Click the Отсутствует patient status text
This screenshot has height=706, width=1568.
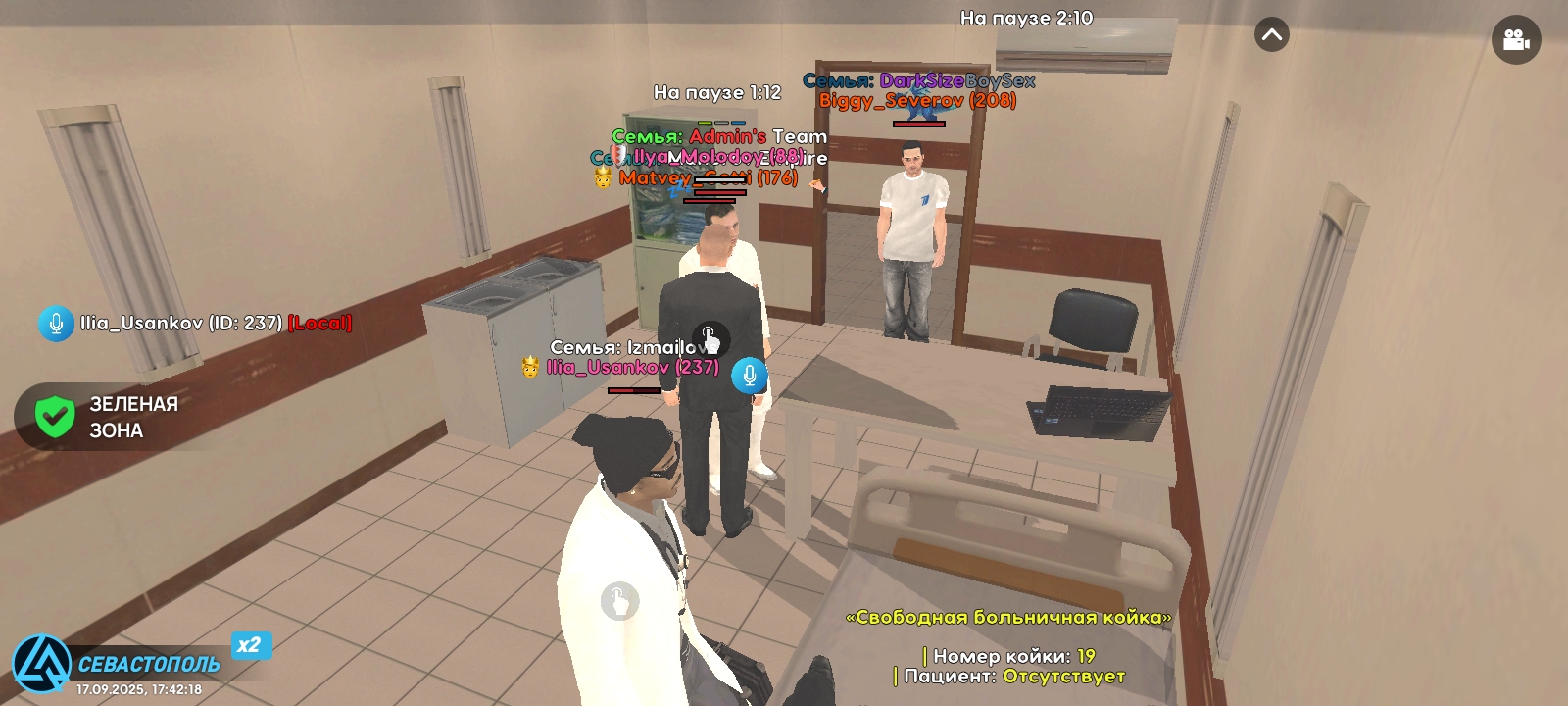[x=1064, y=677]
